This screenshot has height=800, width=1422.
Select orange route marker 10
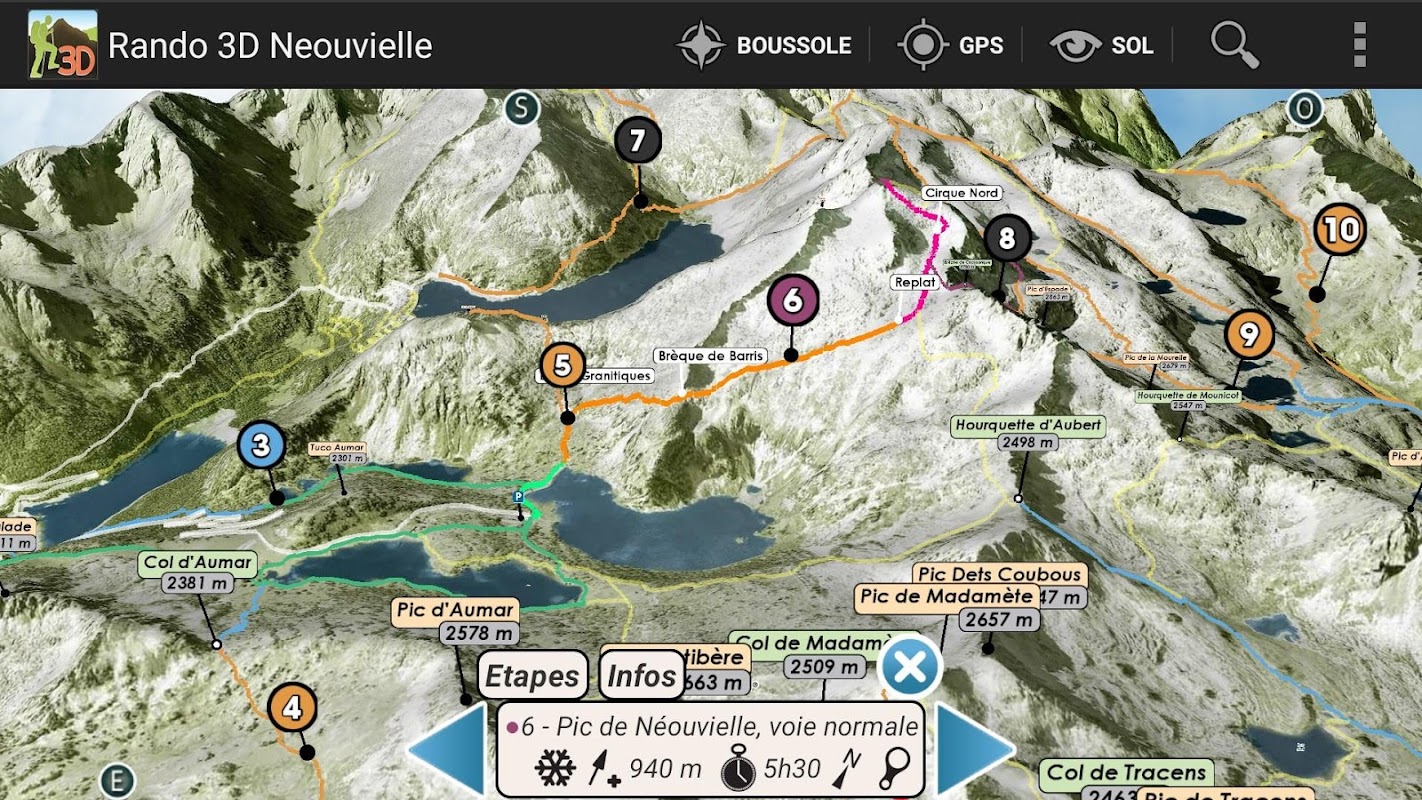point(1340,230)
